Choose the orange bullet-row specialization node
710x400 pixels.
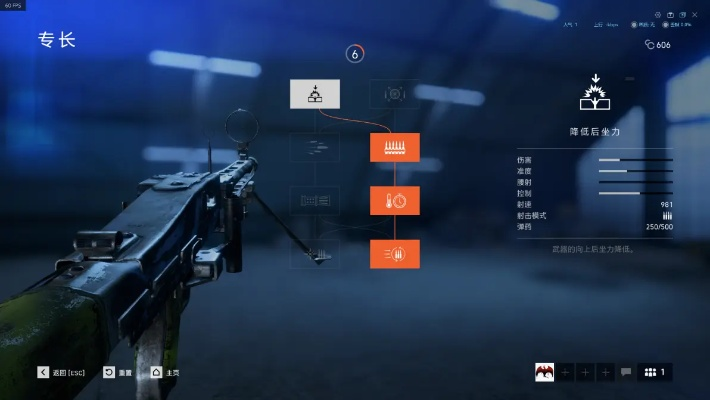(x=394, y=148)
